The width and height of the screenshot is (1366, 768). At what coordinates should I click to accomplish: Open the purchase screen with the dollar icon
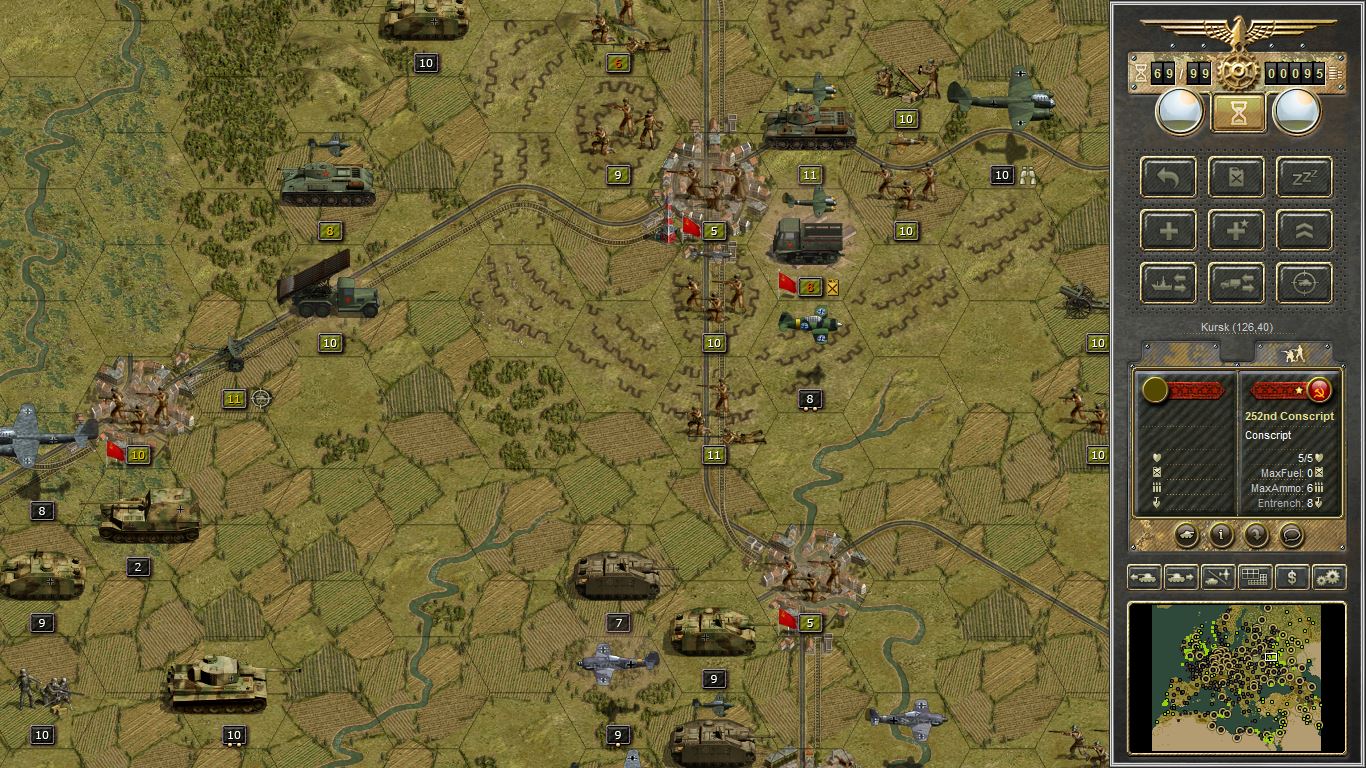pyautogui.click(x=1291, y=577)
